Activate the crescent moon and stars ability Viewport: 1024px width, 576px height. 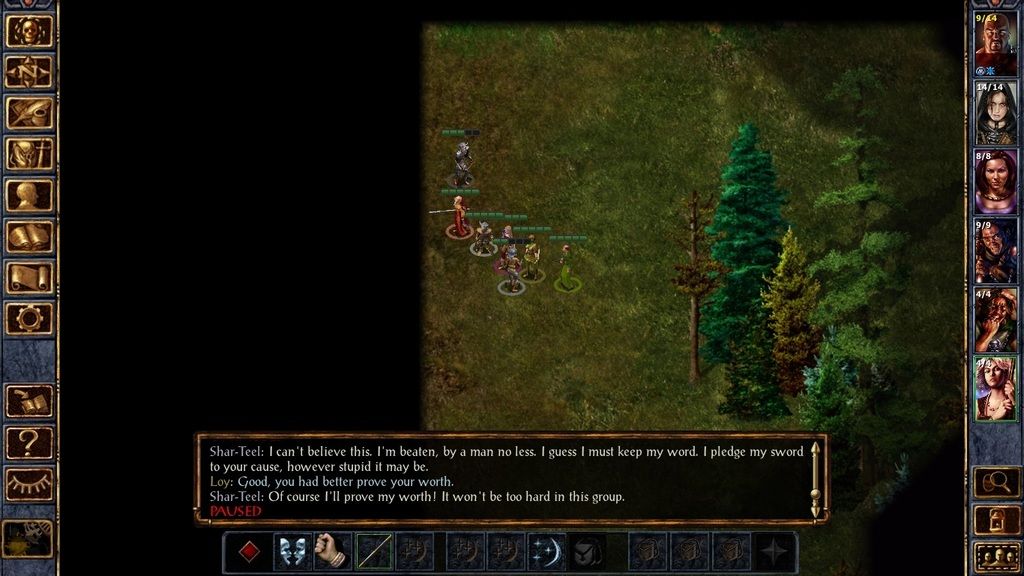(x=547, y=552)
